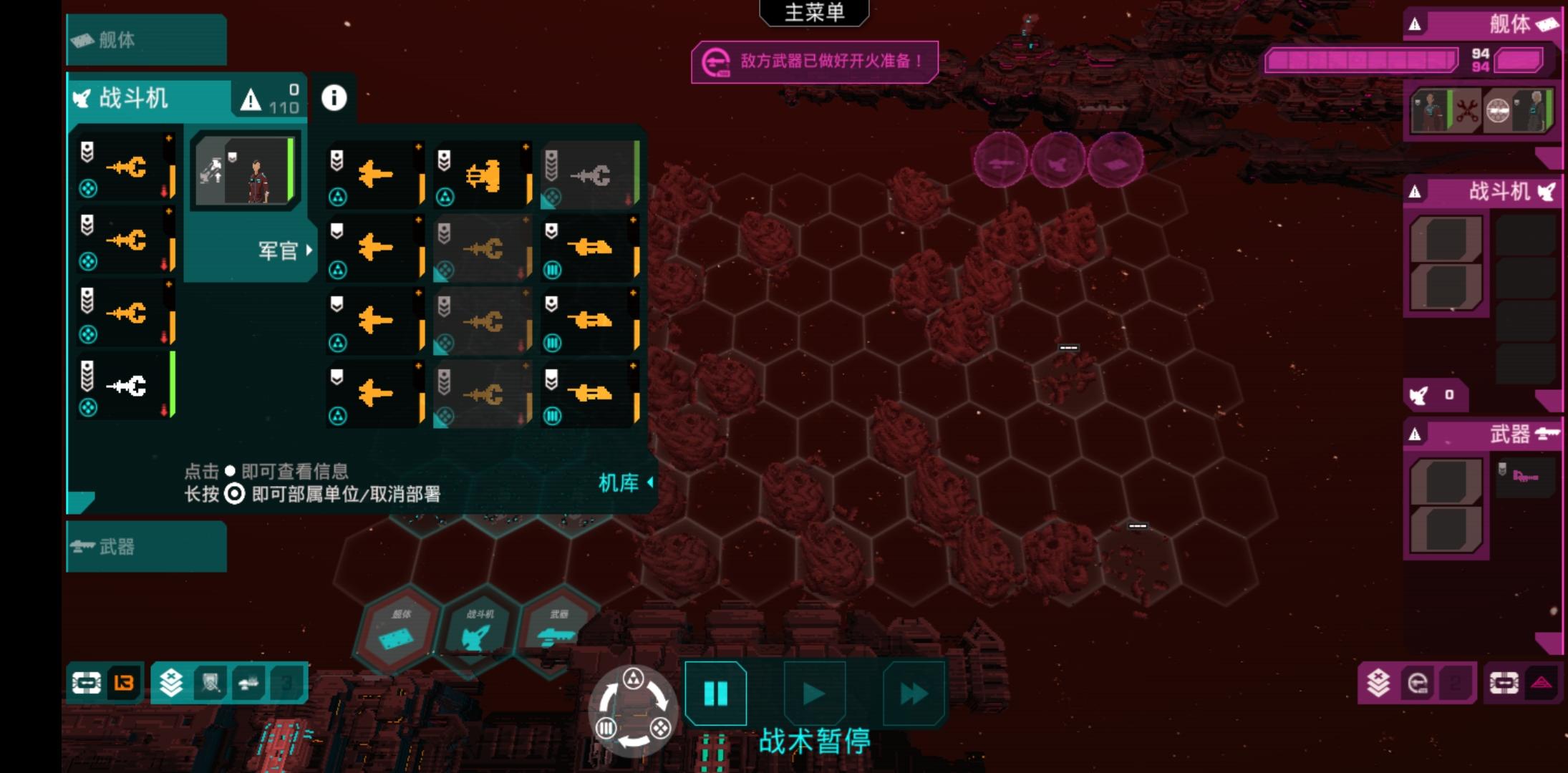This screenshot has width=1568, height=773.
Task: Click the circular tactics rotation wheel
Action: point(633,710)
